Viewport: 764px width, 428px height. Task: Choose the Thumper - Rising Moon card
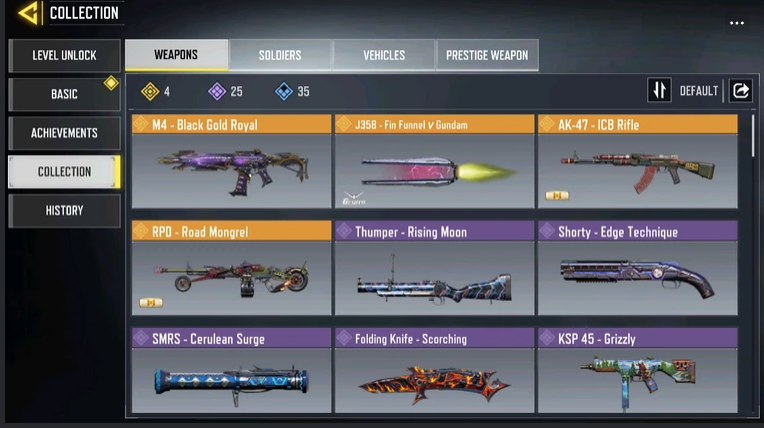coord(434,268)
